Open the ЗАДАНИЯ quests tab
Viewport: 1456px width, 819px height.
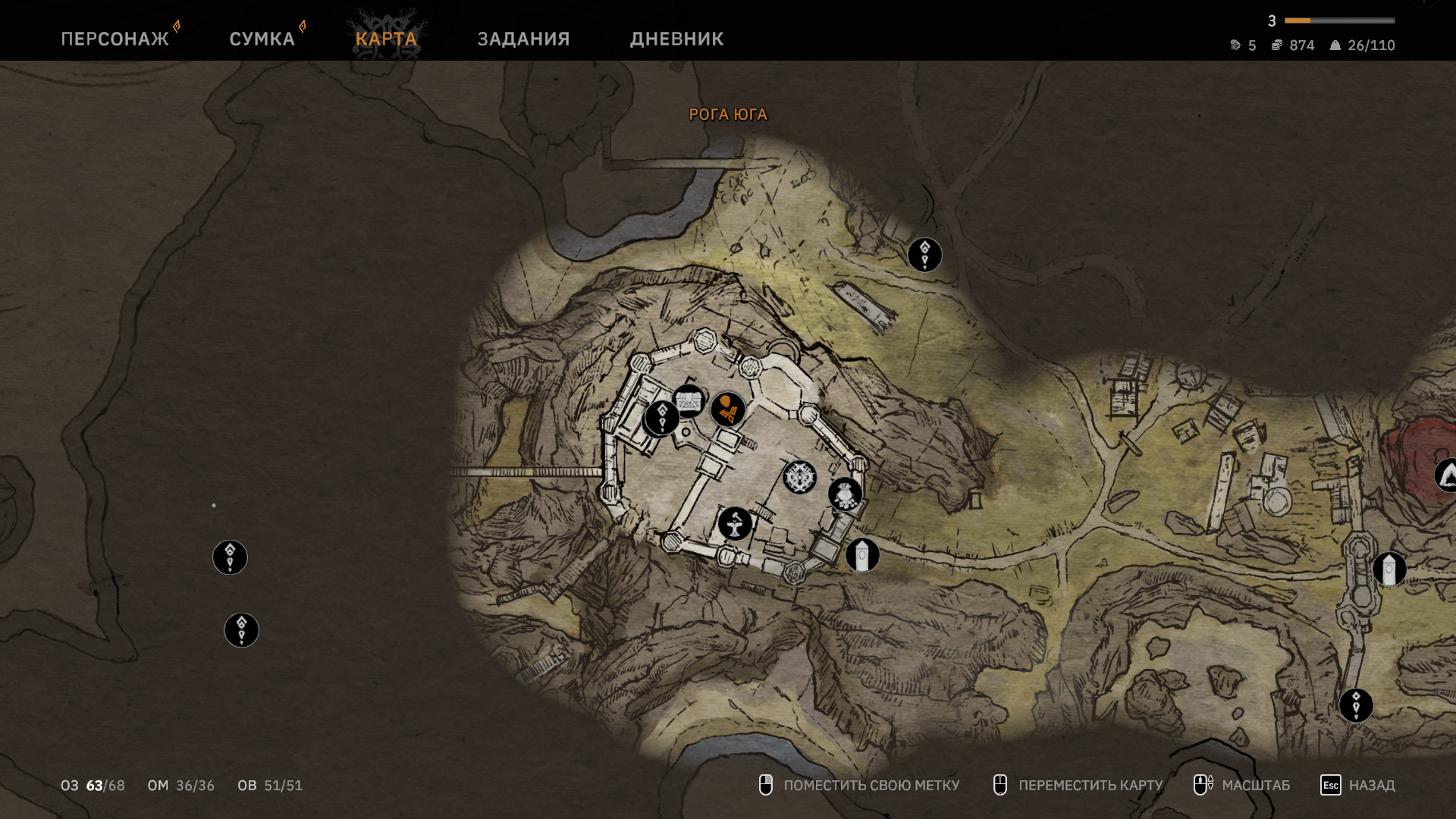click(x=523, y=39)
